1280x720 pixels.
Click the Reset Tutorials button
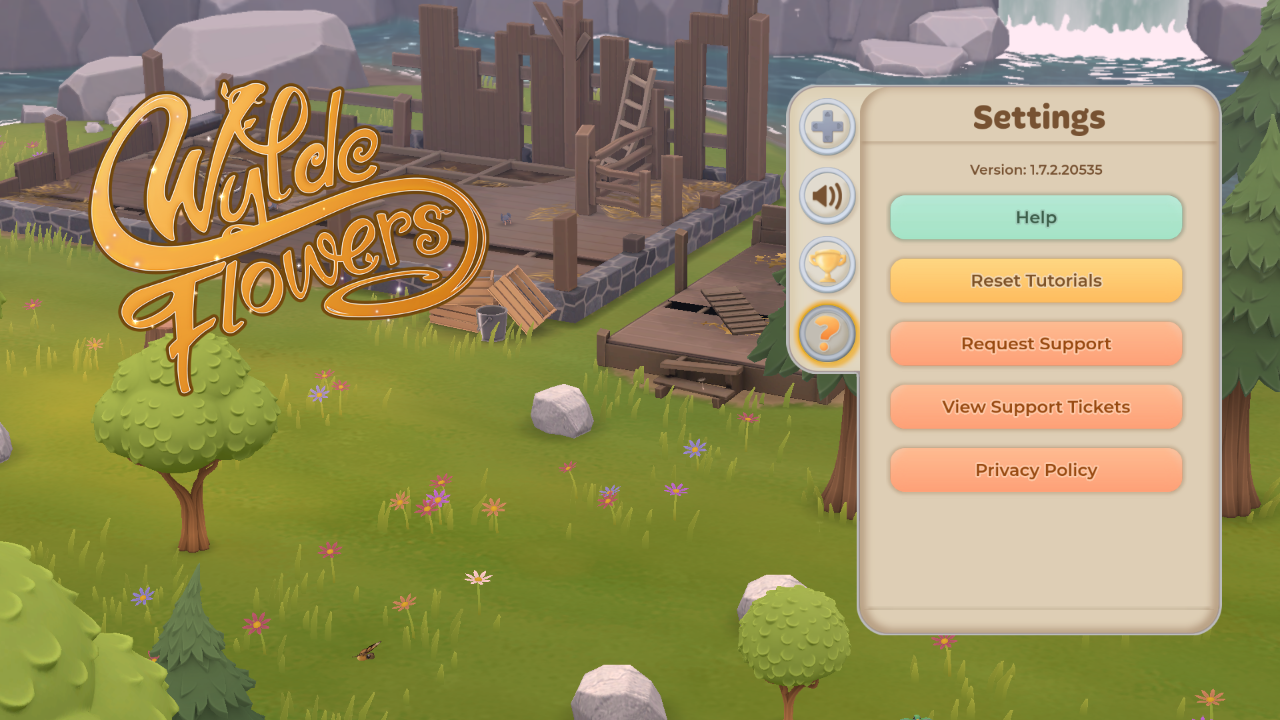pos(1036,280)
